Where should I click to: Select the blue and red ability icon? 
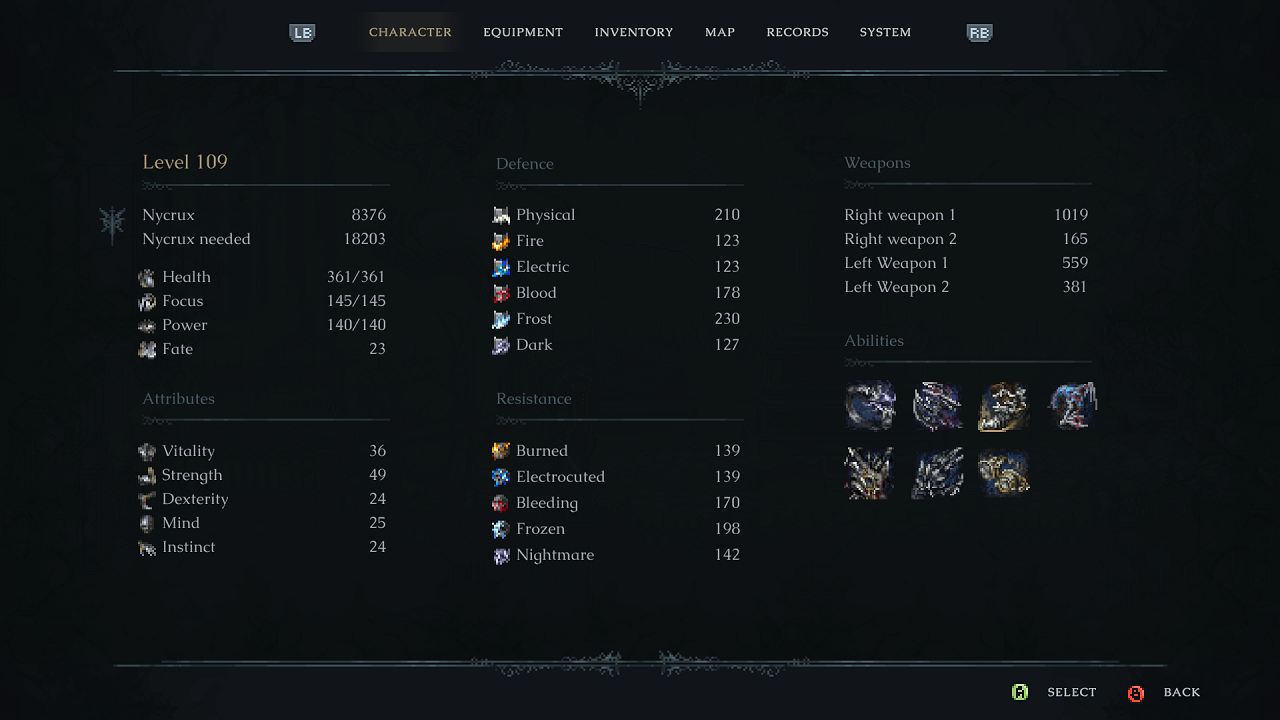click(x=1072, y=406)
